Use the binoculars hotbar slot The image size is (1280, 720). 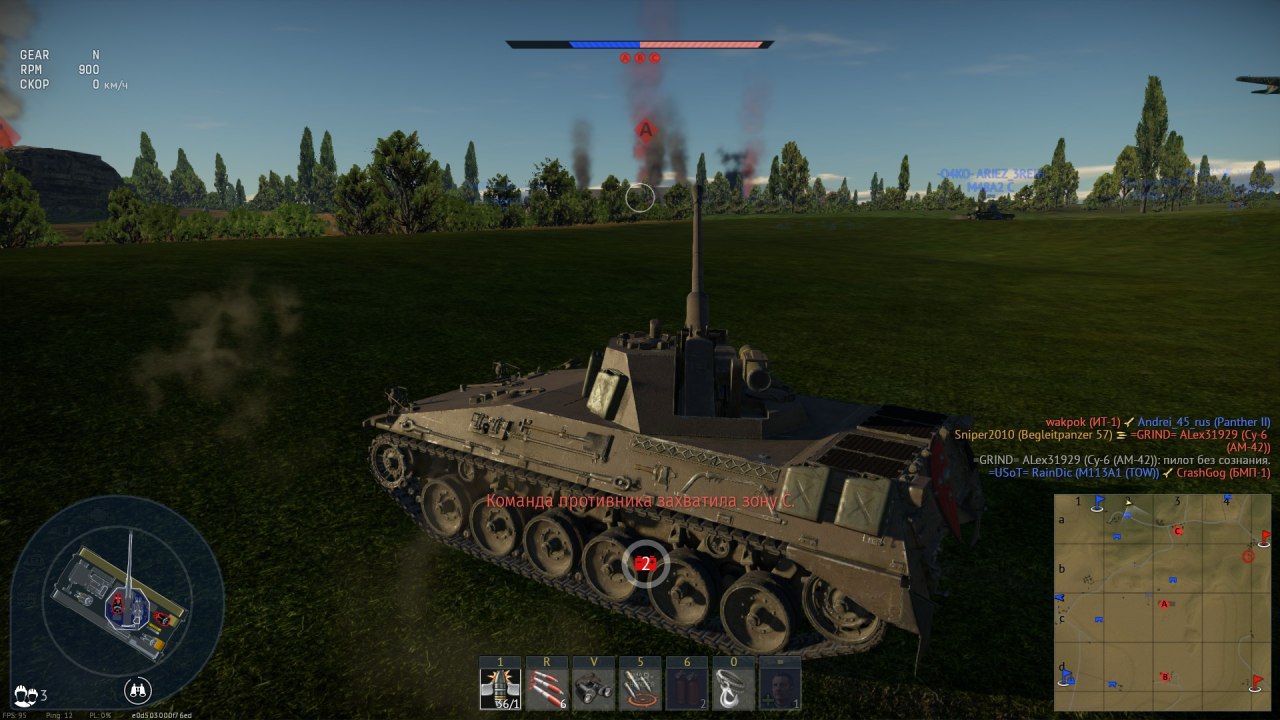click(x=594, y=689)
